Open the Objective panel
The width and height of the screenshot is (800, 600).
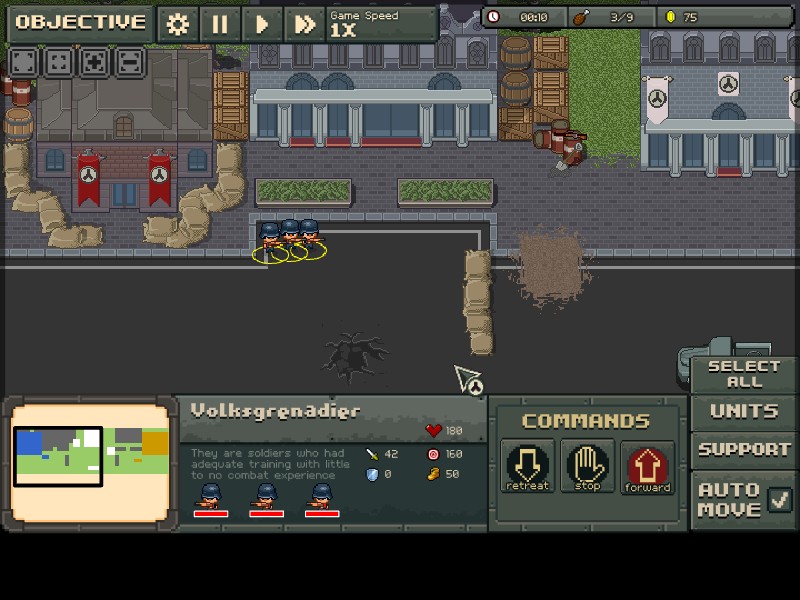pyautogui.click(x=80, y=24)
